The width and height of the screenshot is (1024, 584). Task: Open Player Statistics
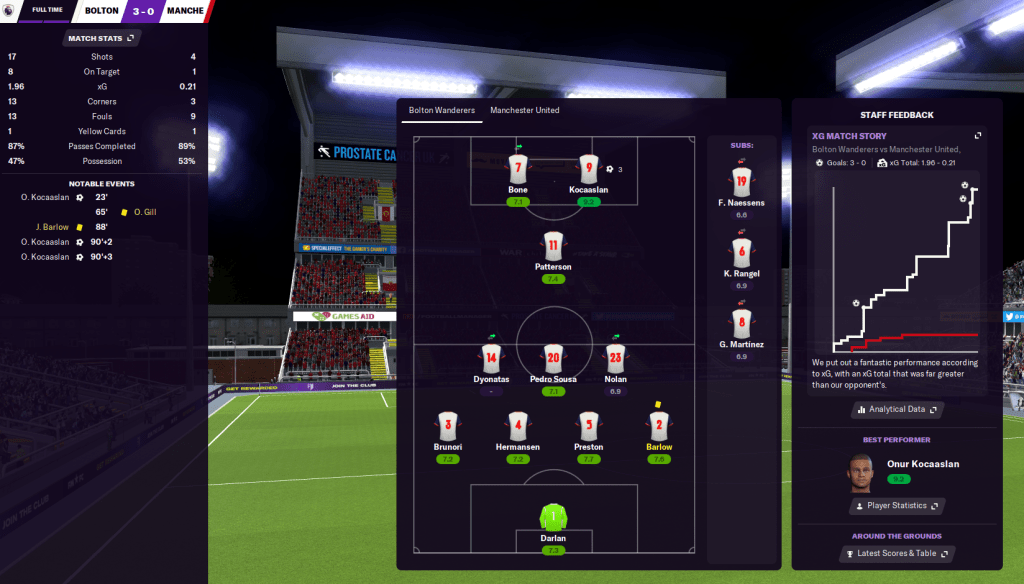coord(897,506)
